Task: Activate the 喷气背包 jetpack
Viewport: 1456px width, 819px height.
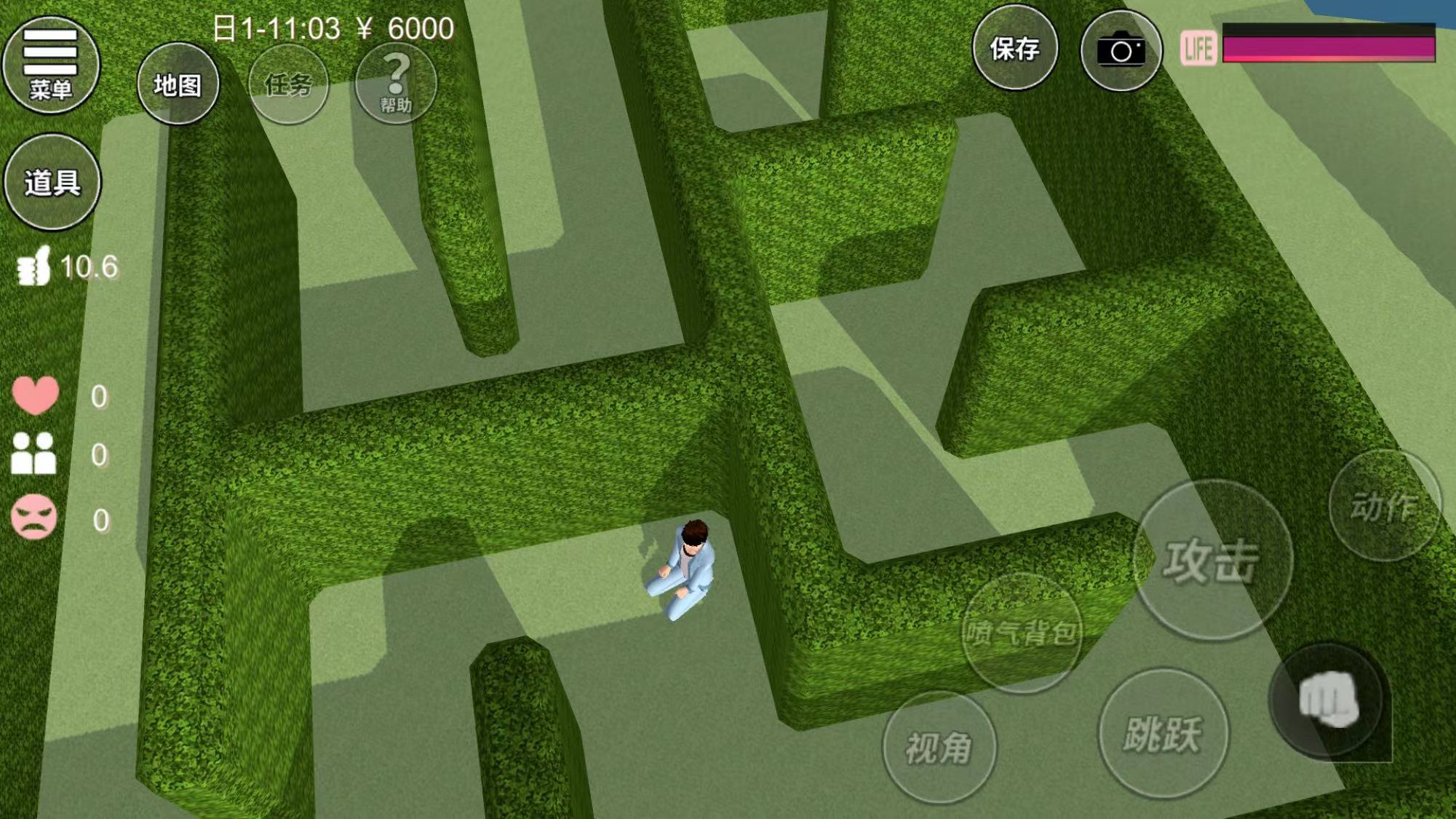Action: 1021,633
